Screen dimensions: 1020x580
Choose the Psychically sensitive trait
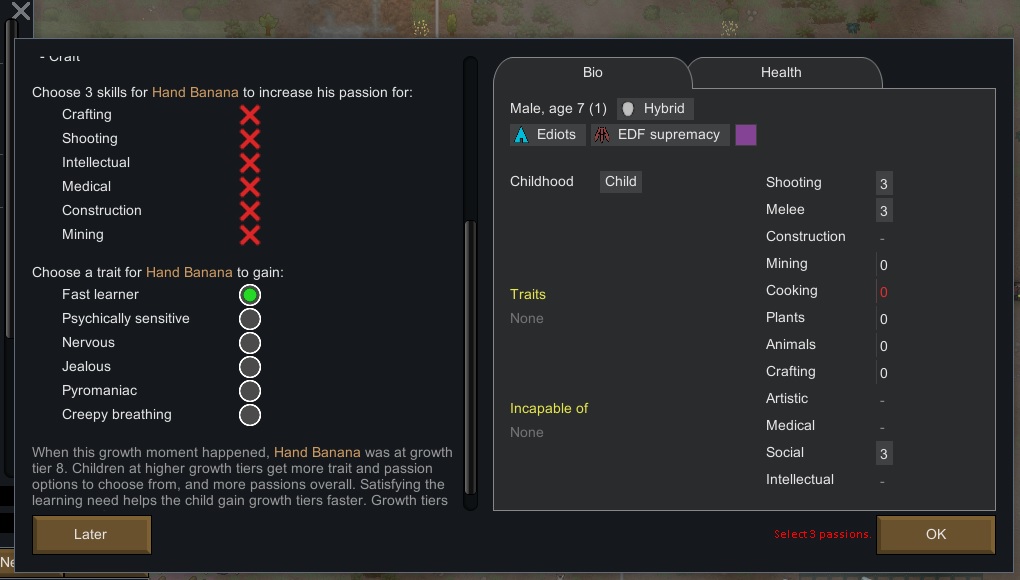250,319
